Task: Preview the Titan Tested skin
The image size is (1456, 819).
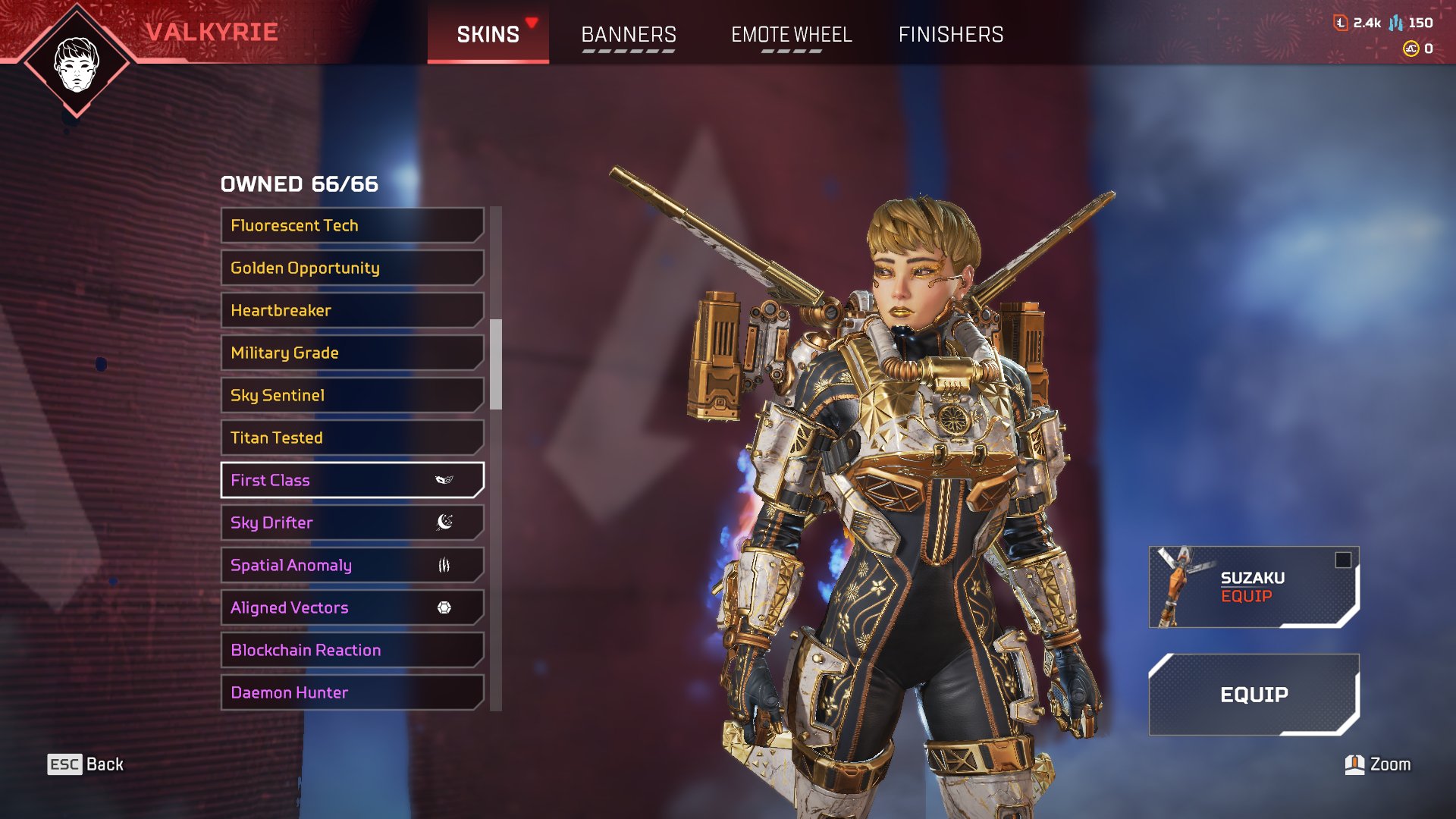Action: 352,438
